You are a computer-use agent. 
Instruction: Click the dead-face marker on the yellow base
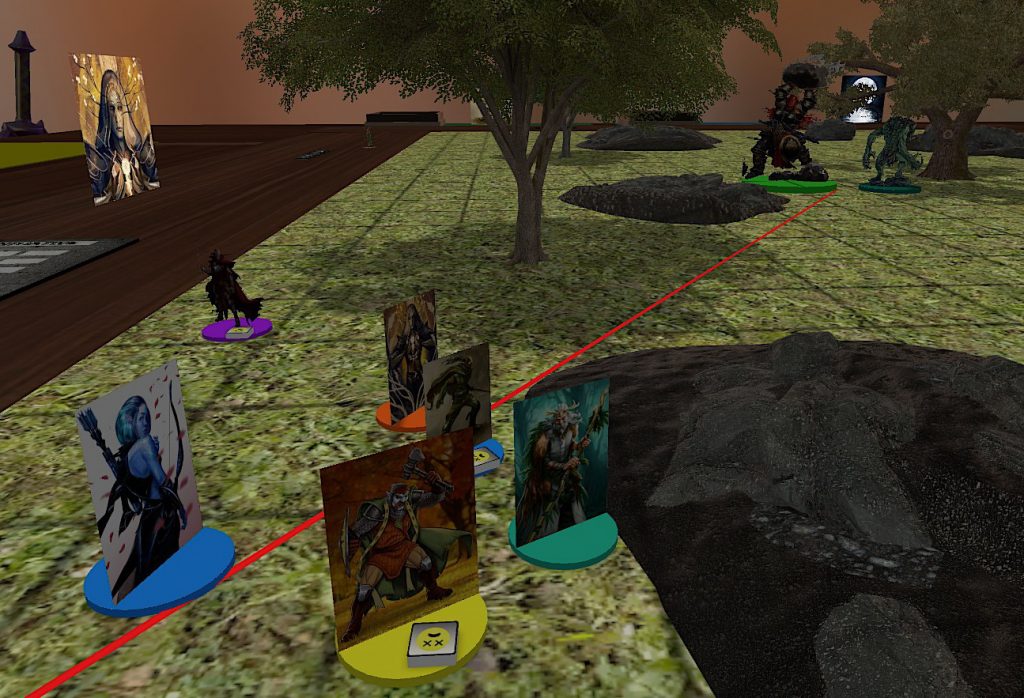pos(433,641)
